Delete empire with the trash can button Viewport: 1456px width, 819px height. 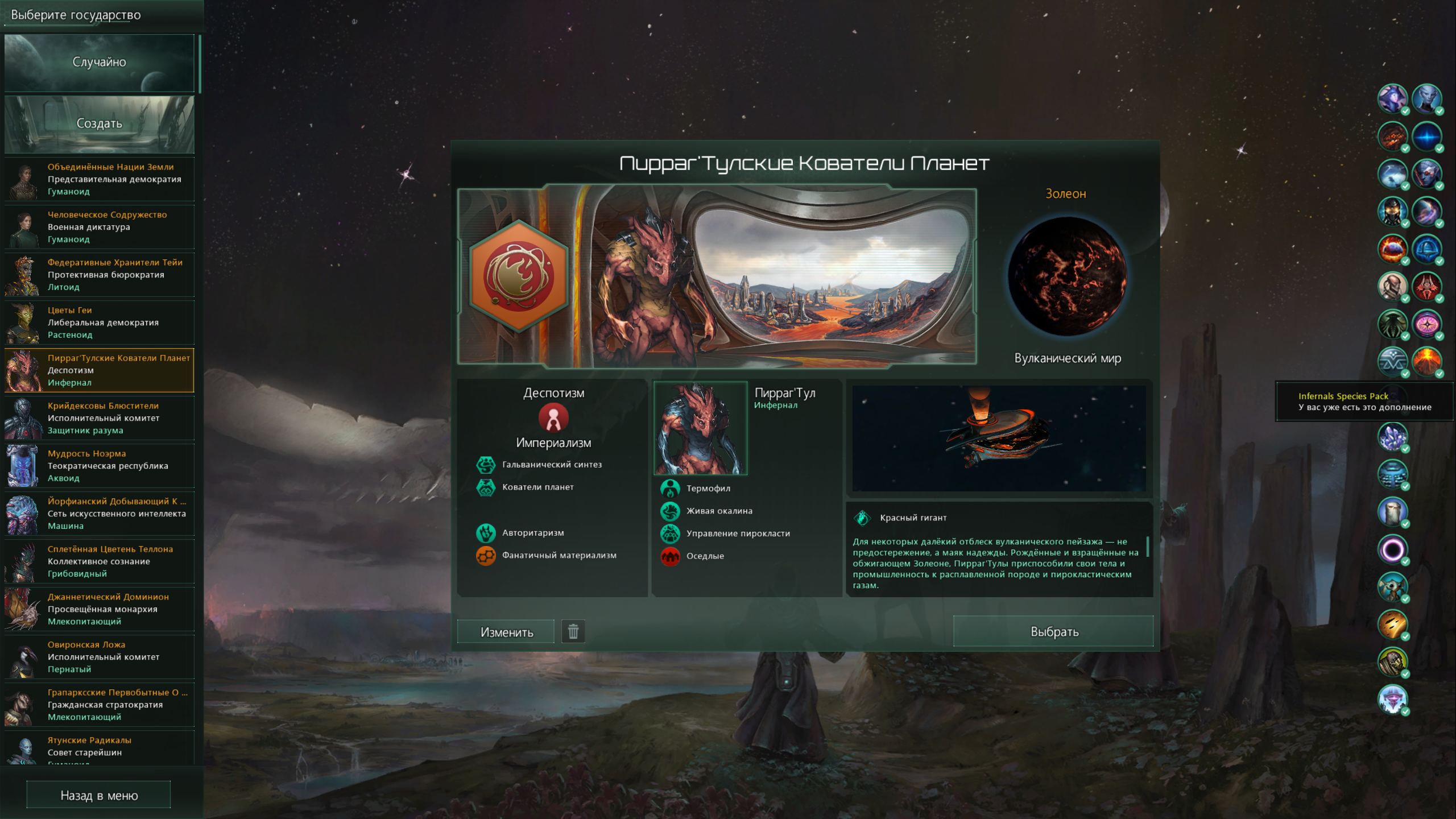(573, 631)
